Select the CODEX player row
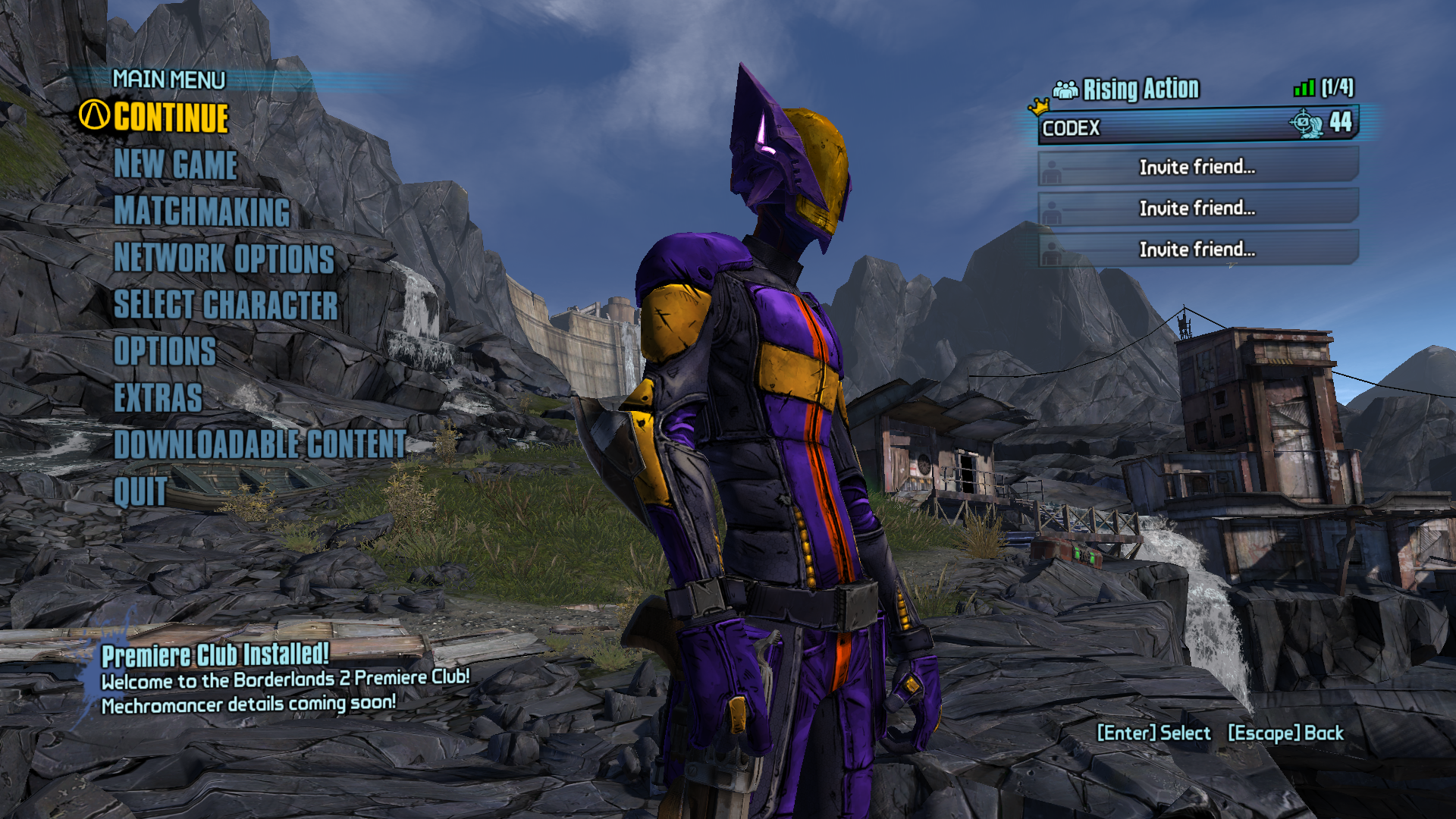The height and width of the screenshot is (819, 1456). point(1197,127)
